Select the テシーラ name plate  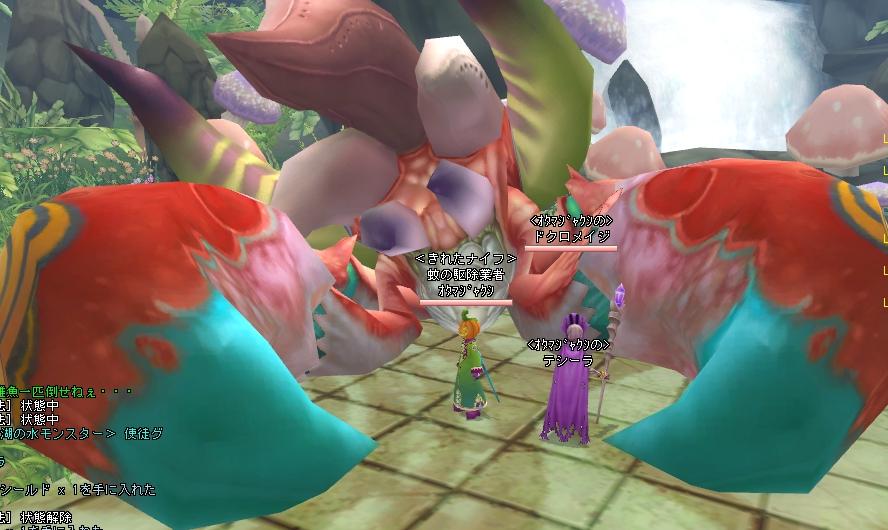coord(569,361)
